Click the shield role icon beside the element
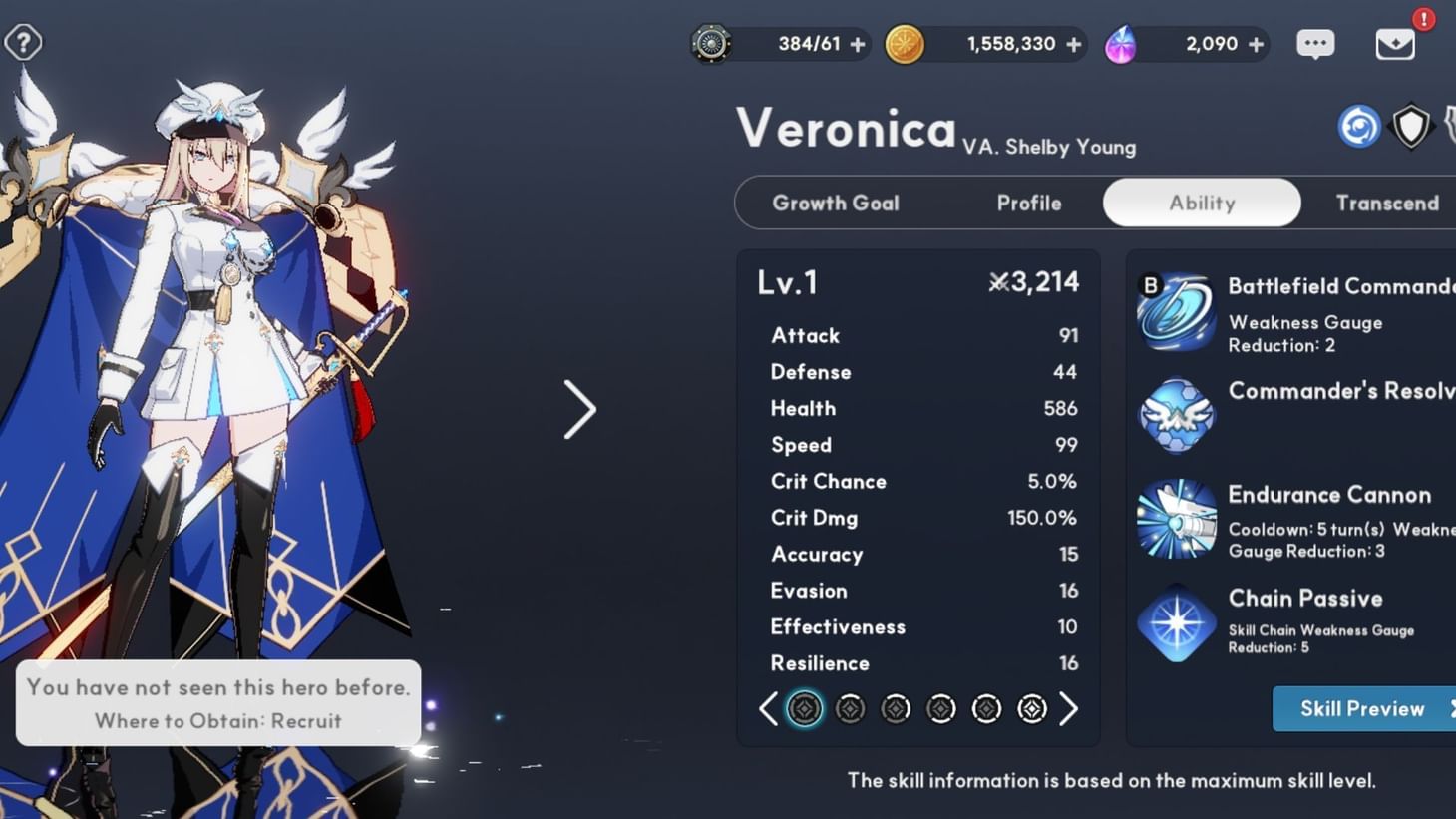 (1411, 126)
